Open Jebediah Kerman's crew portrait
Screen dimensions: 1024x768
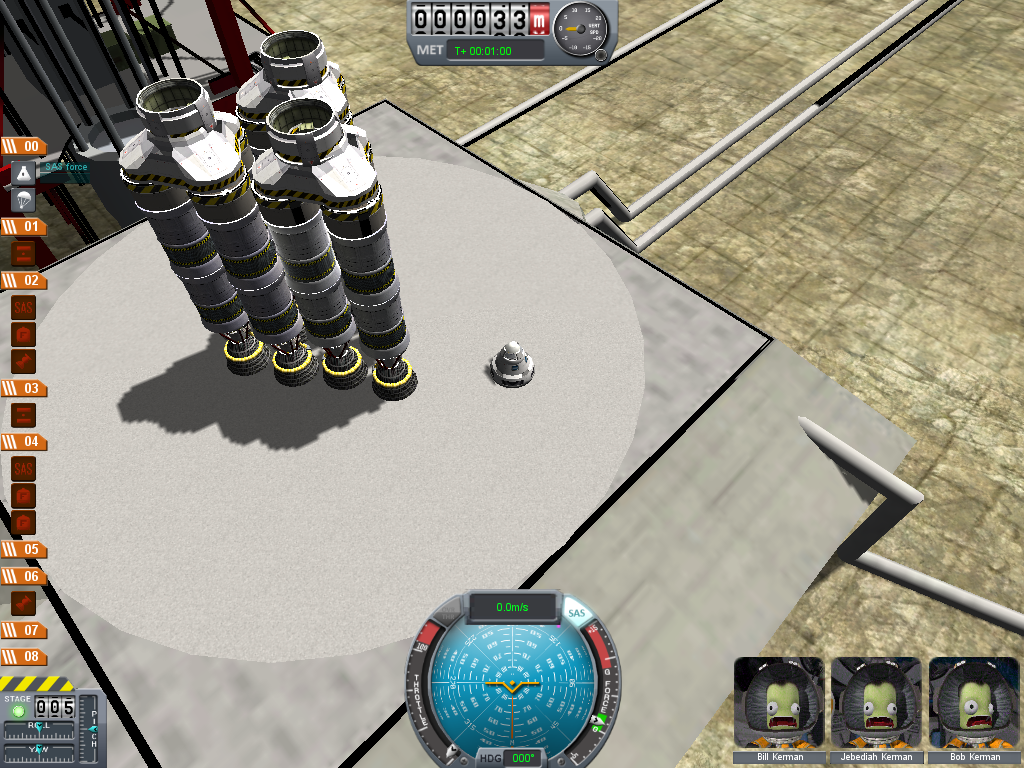pos(875,702)
